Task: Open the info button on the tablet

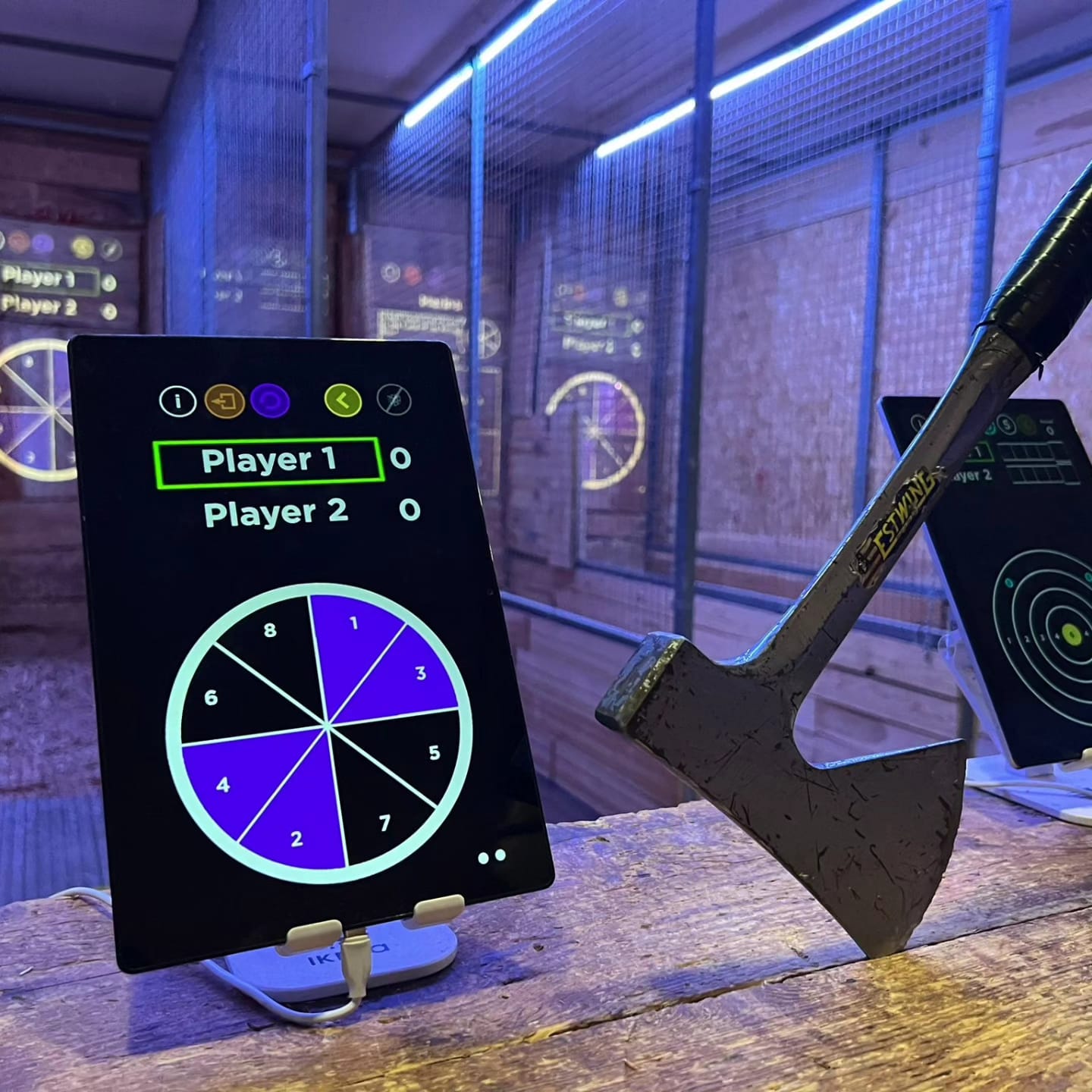Action: tap(177, 400)
